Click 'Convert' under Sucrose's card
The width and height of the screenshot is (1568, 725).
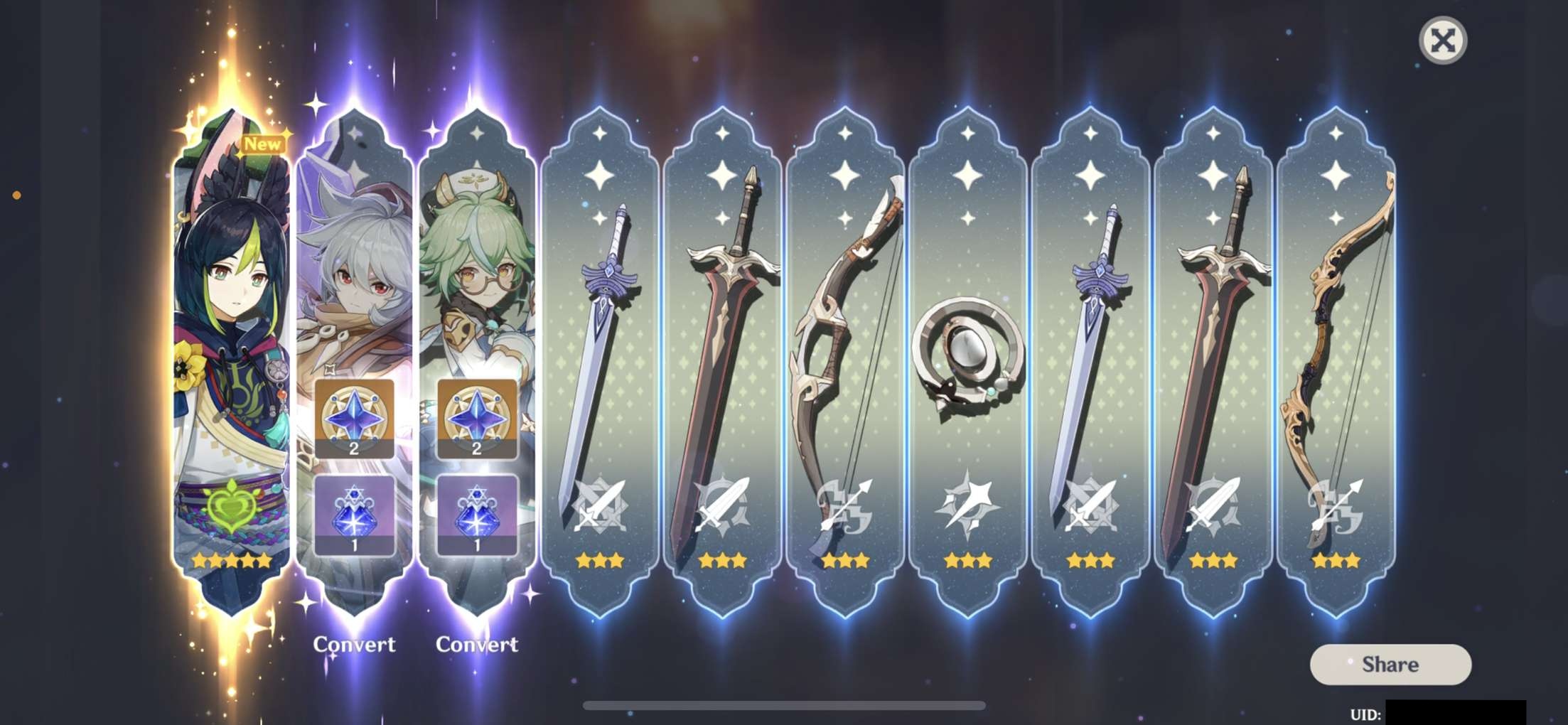tap(477, 645)
